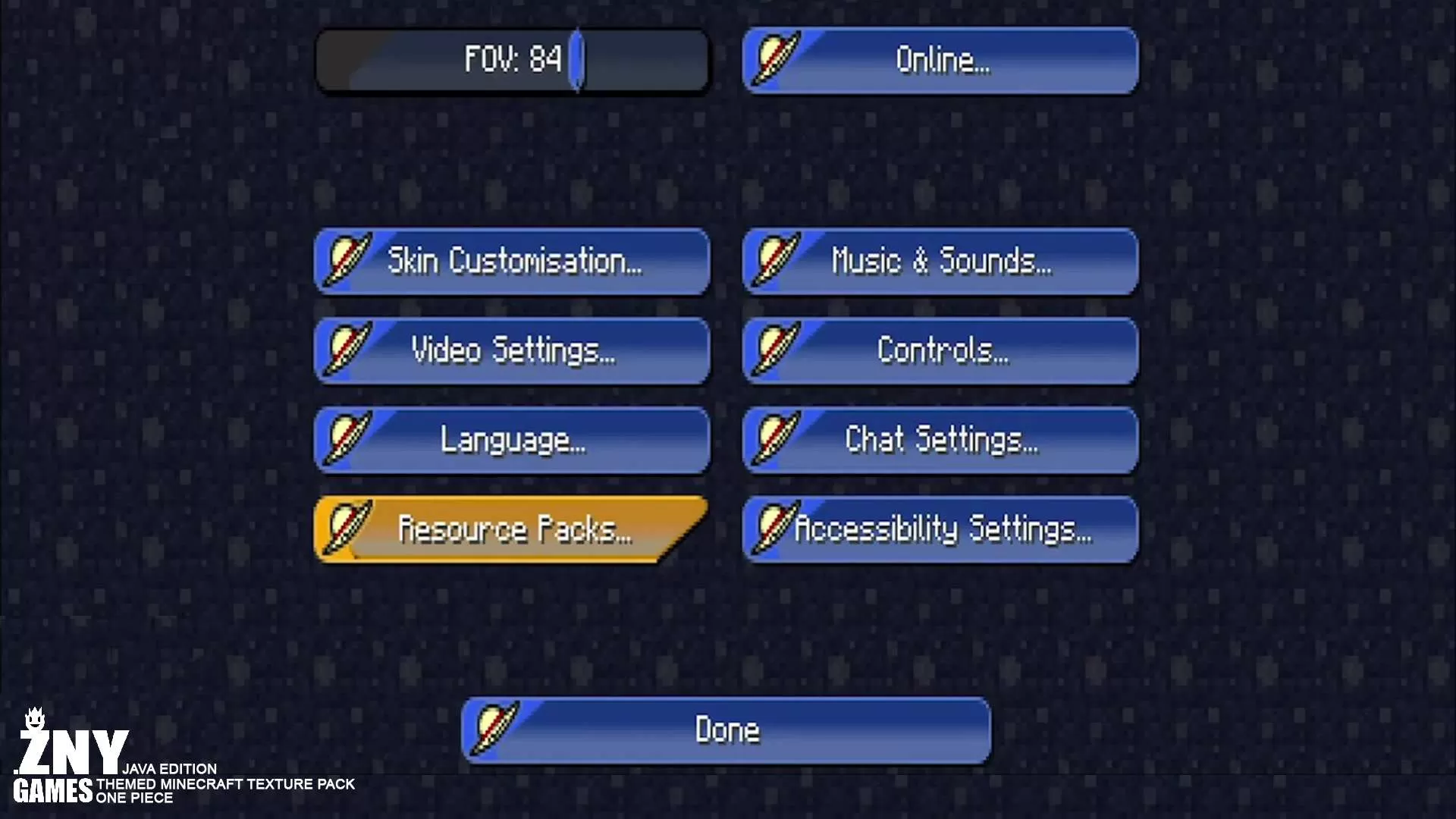1456x819 pixels.
Task: Click Done to close options
Action: (726, 730)
